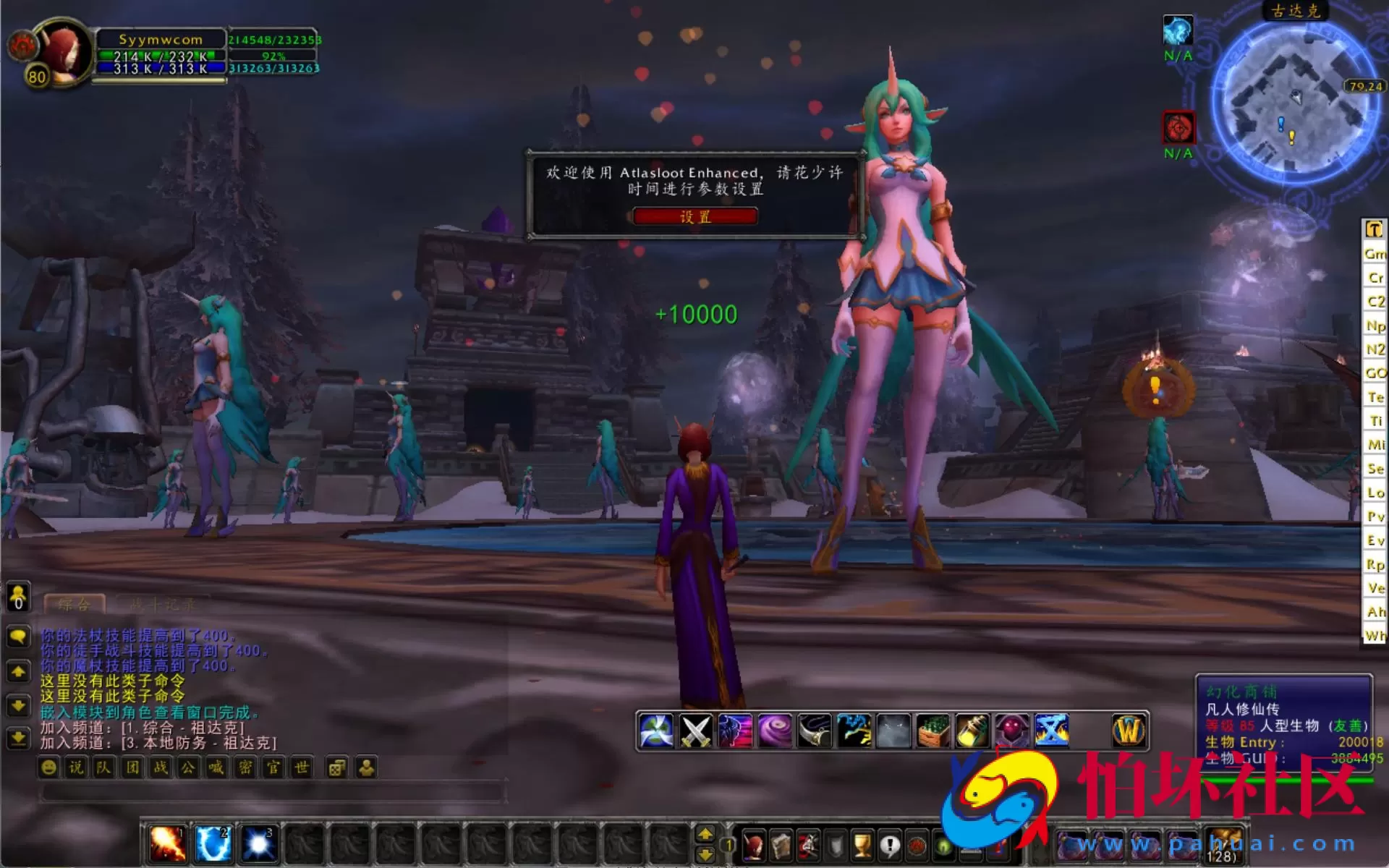Toggle the 公 guild chat channel button

pos(188,767)
